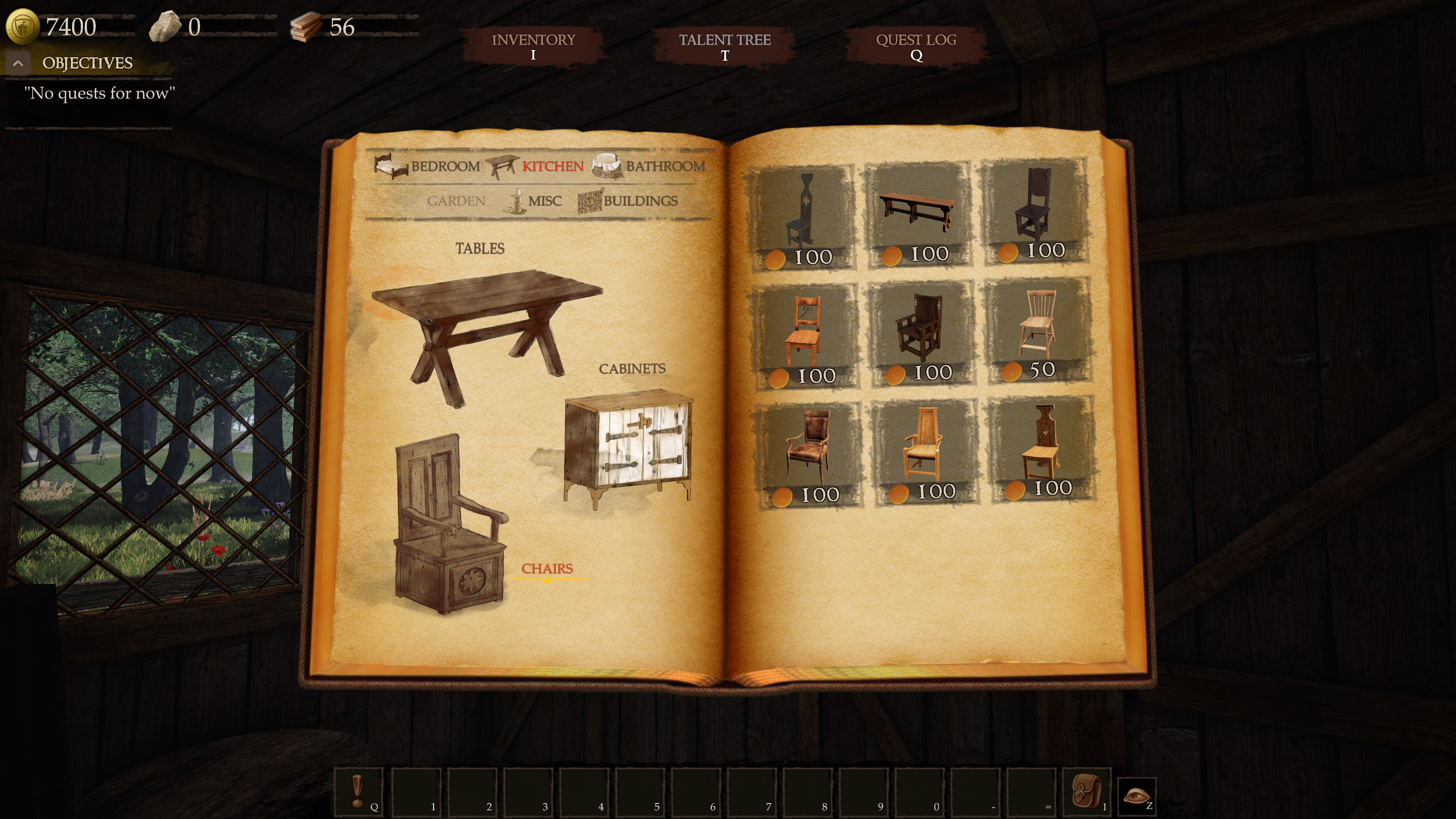Image resolution: width=1456 pixels, height=819 pixels.
Task: Open the Tables category heading
Action: [480, 248]
